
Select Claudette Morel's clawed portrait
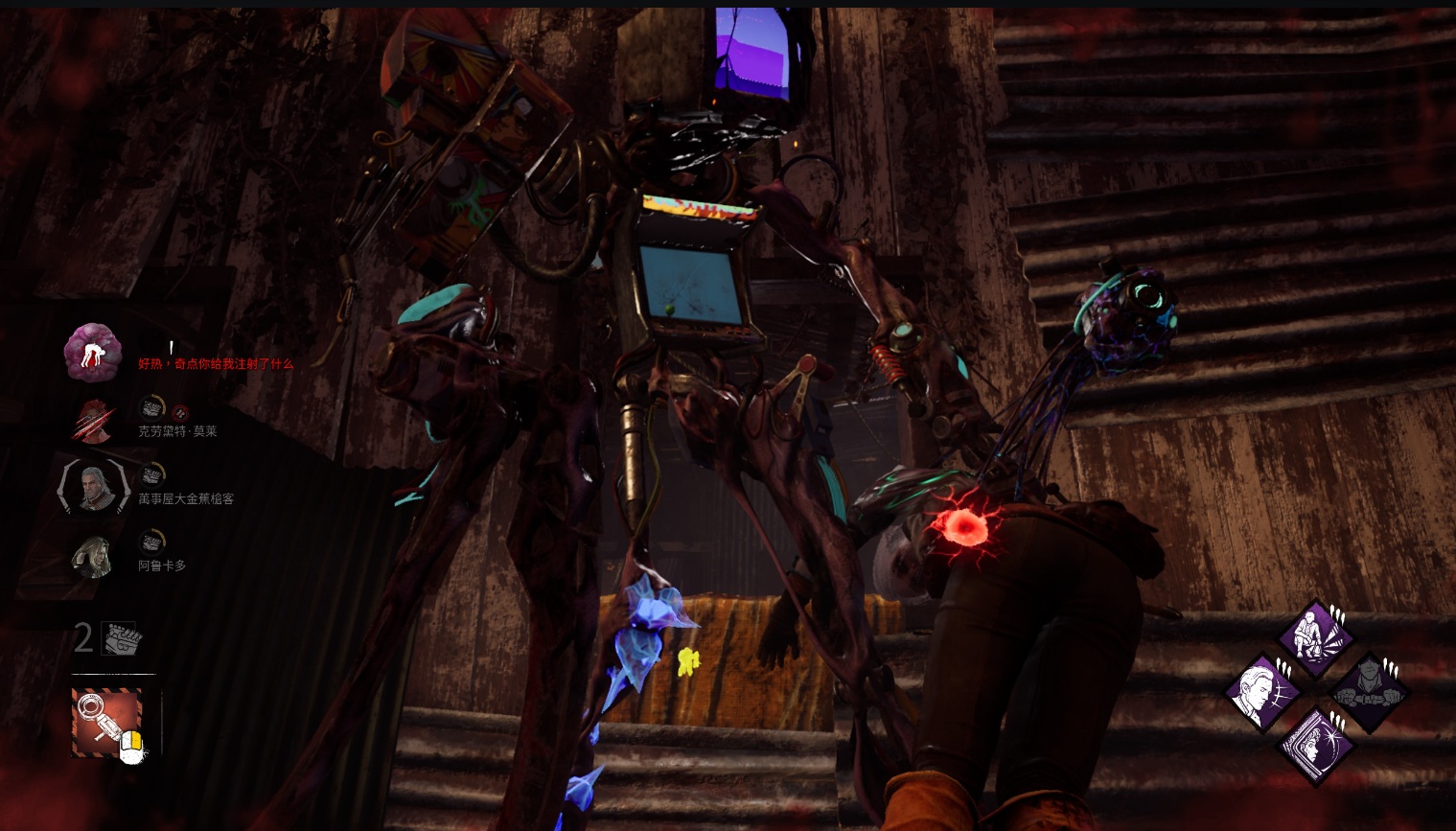pos(94,421)
